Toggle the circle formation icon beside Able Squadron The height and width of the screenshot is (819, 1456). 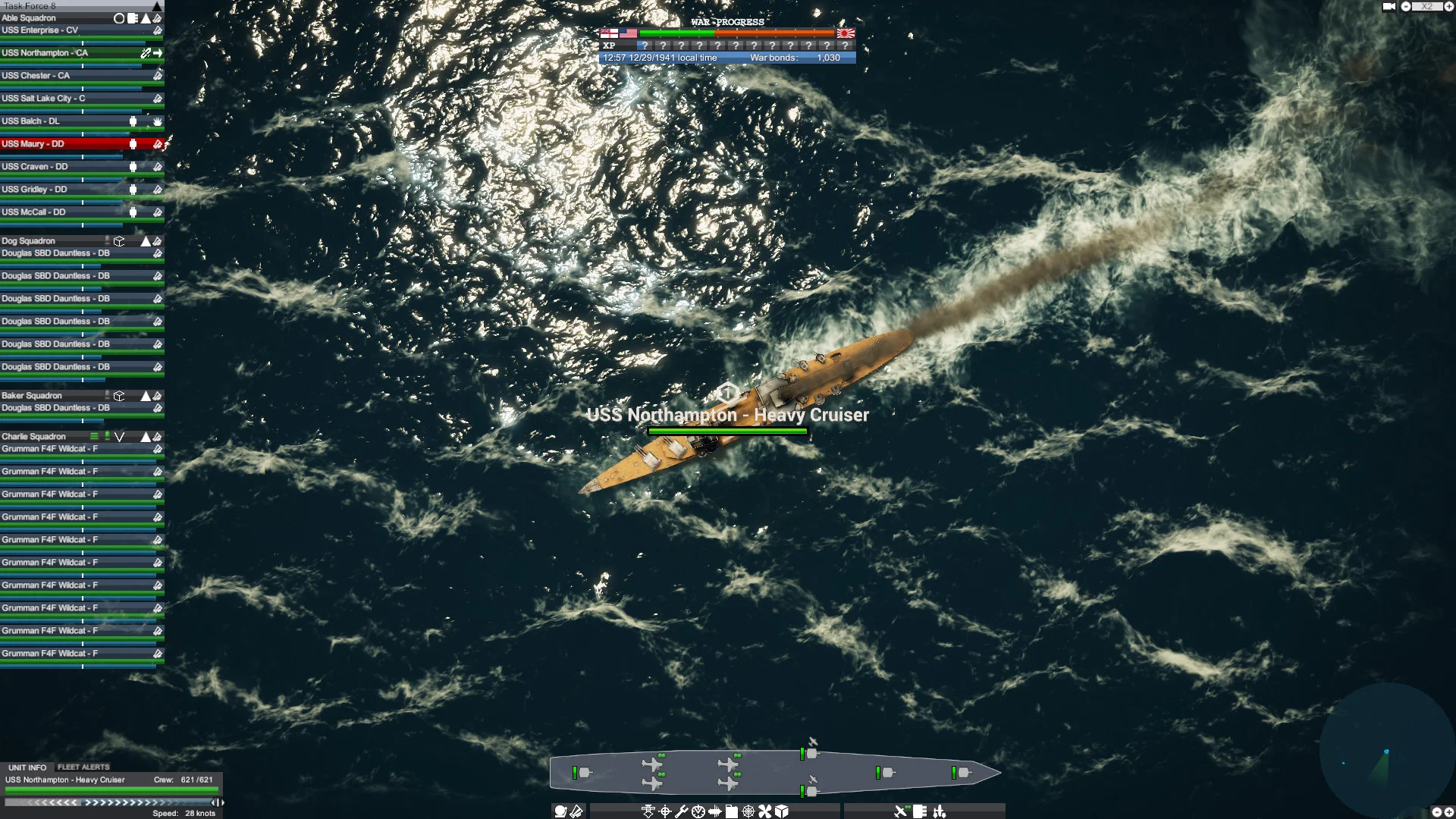click(x=120, y=17)
